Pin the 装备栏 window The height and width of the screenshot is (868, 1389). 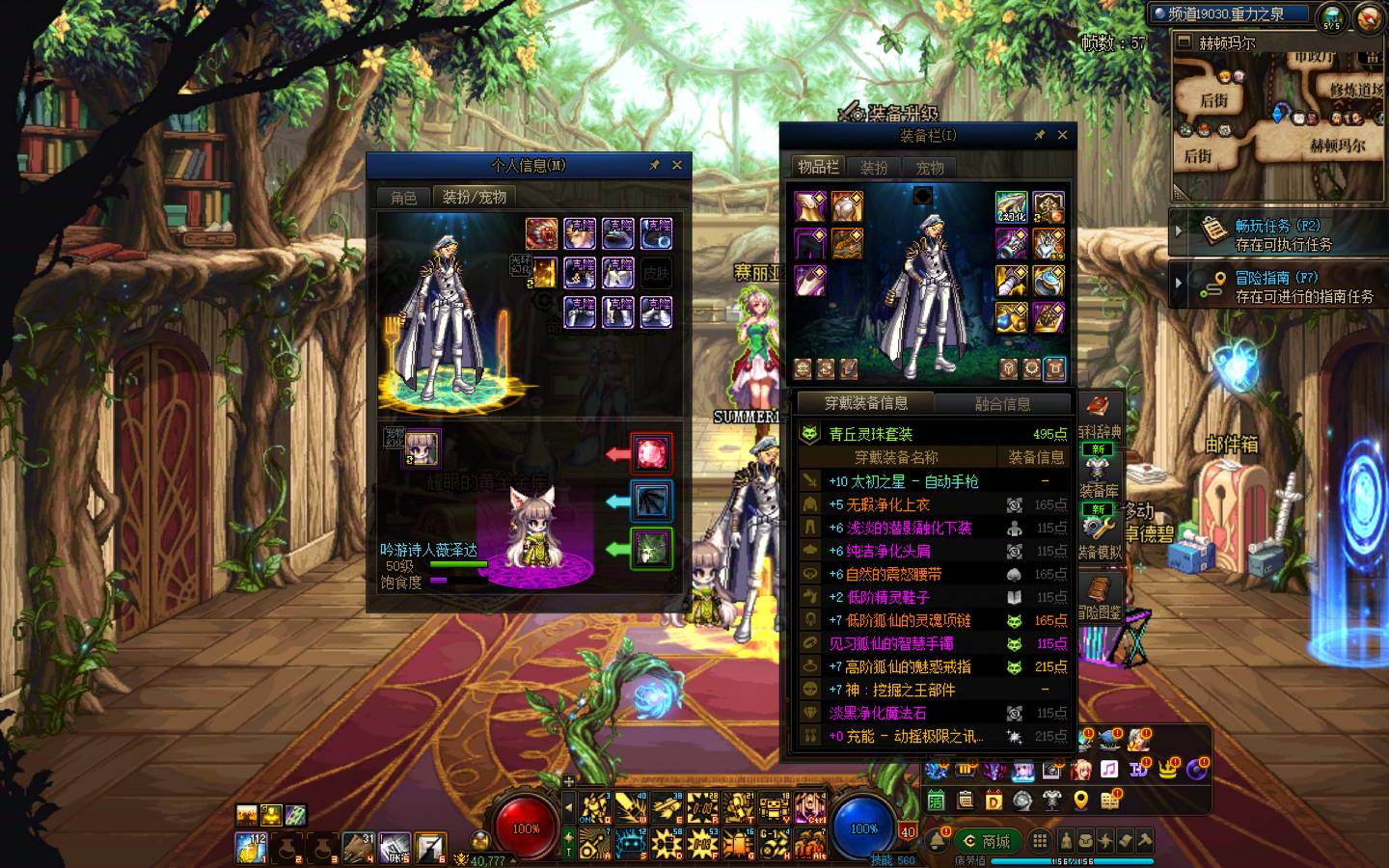coord(1039,135)
